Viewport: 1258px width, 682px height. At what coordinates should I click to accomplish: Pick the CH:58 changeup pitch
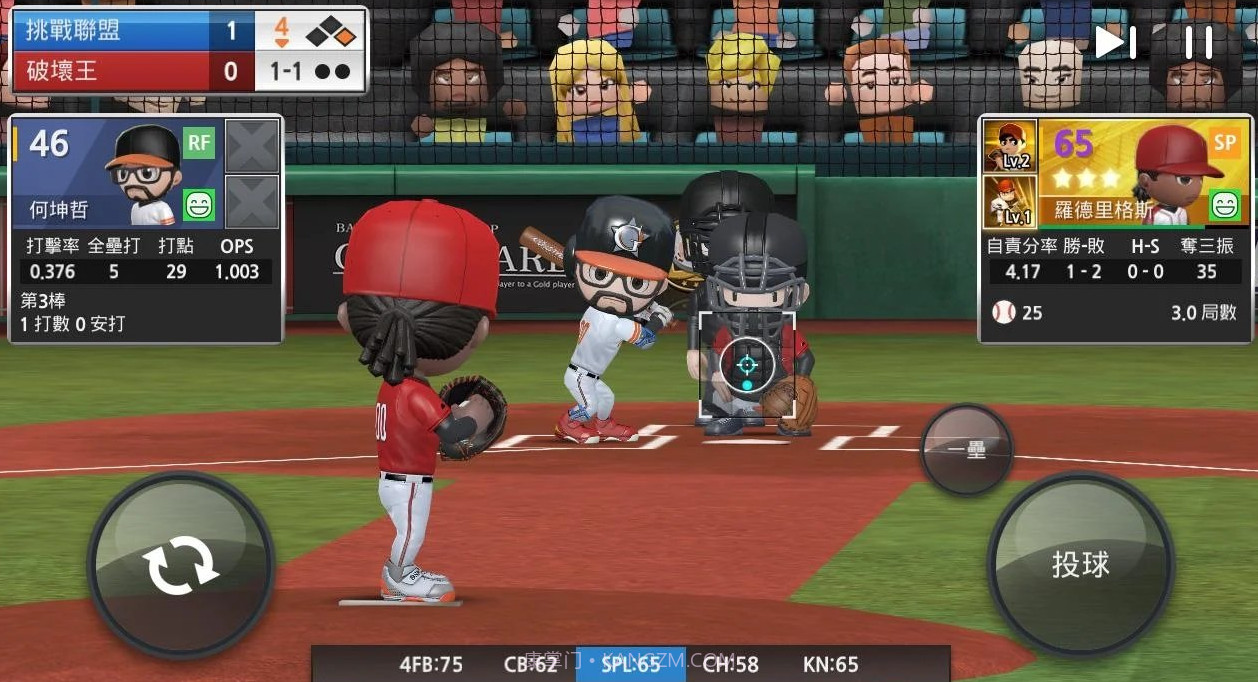click(731, 664)
